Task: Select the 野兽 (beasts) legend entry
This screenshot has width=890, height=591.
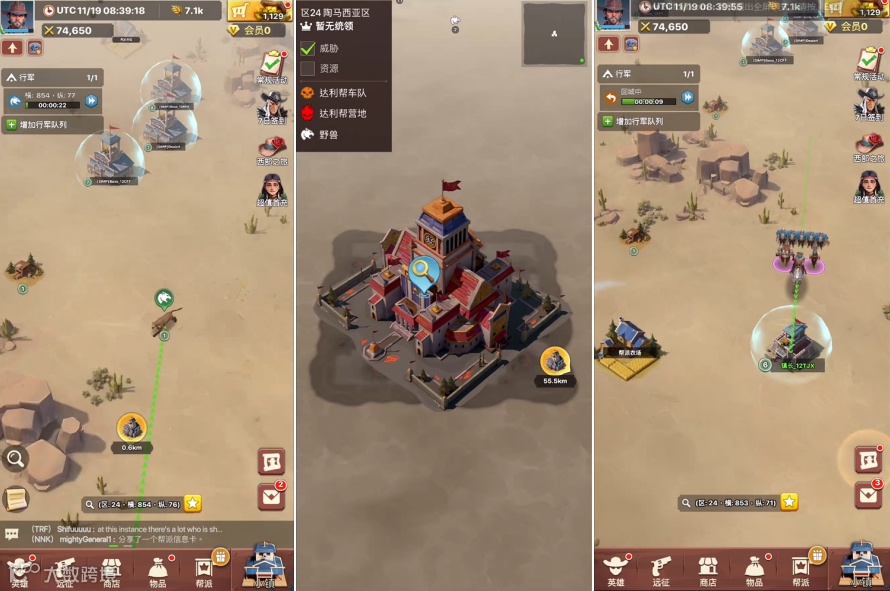Action: (x=328, y=134)
